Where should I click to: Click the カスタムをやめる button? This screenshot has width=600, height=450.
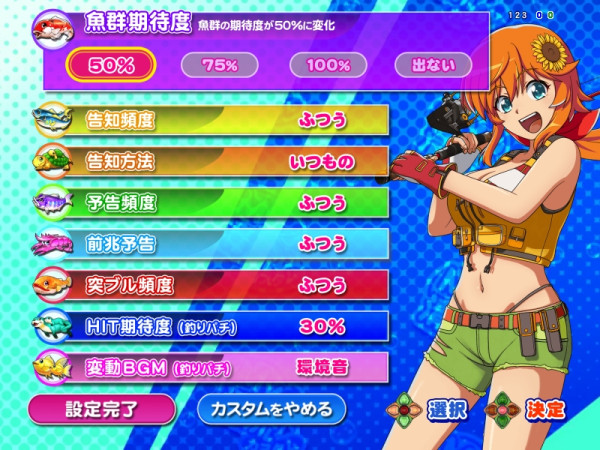coord(271,408)
